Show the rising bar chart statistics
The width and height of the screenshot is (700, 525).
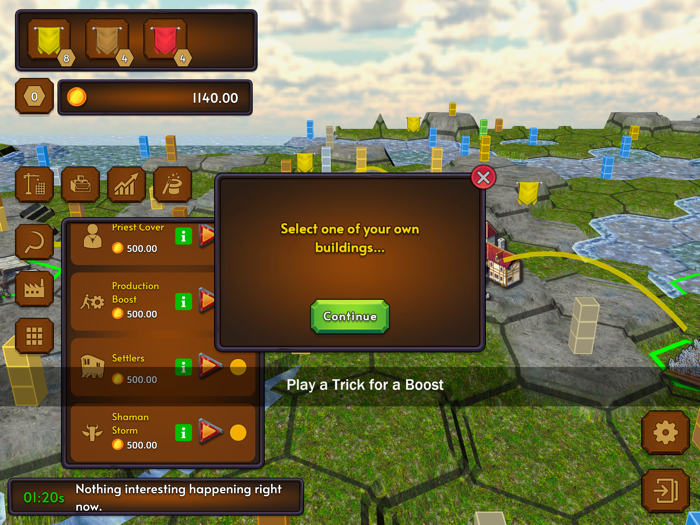tap(127, 185)
